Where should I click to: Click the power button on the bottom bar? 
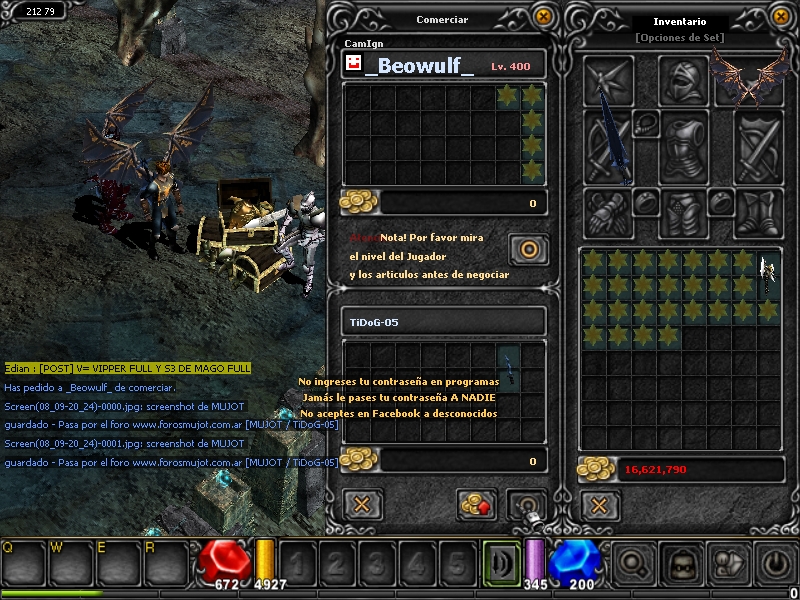[775, 565]
